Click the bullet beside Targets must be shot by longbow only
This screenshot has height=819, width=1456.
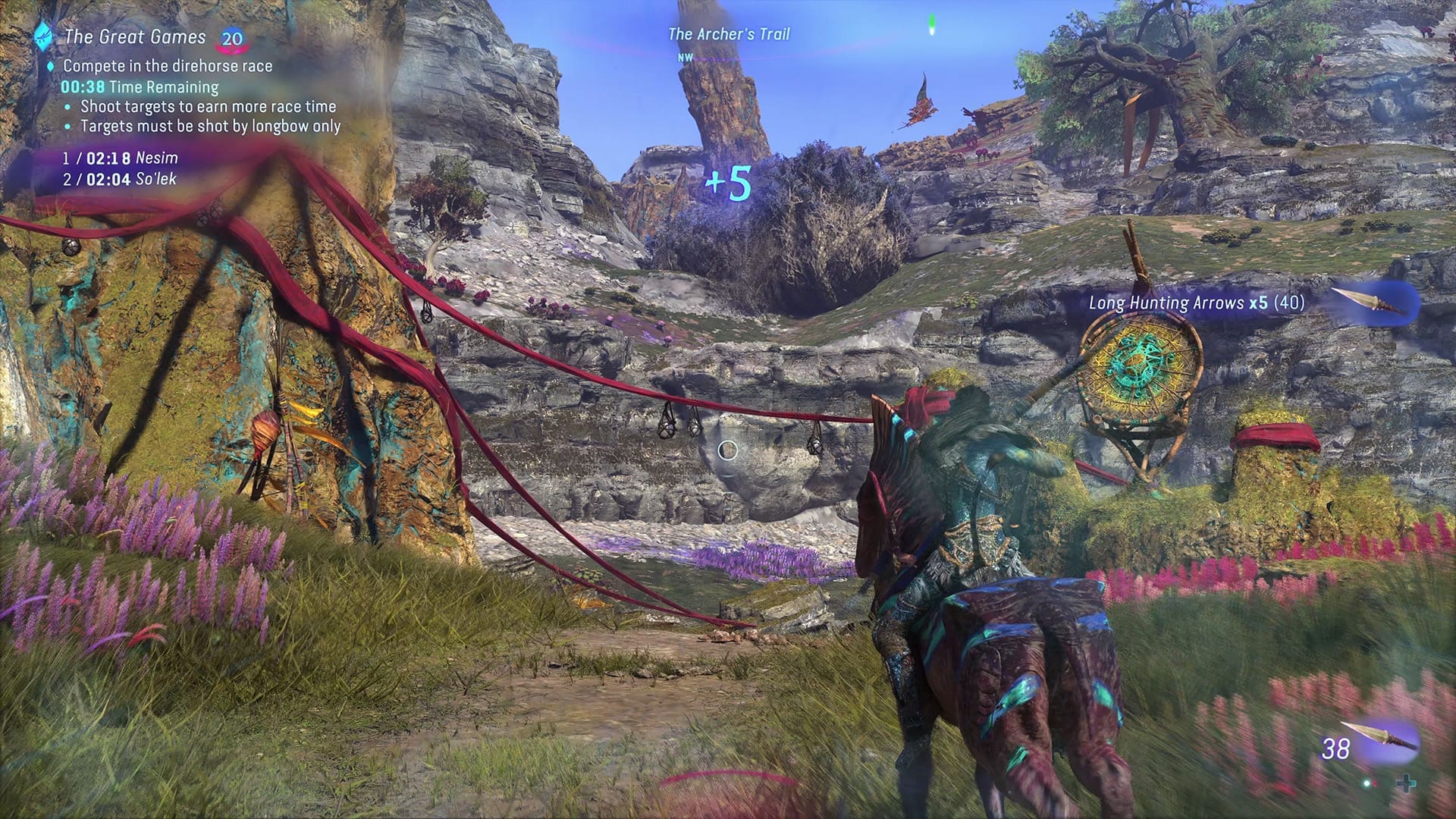click(x=68, y=128)
